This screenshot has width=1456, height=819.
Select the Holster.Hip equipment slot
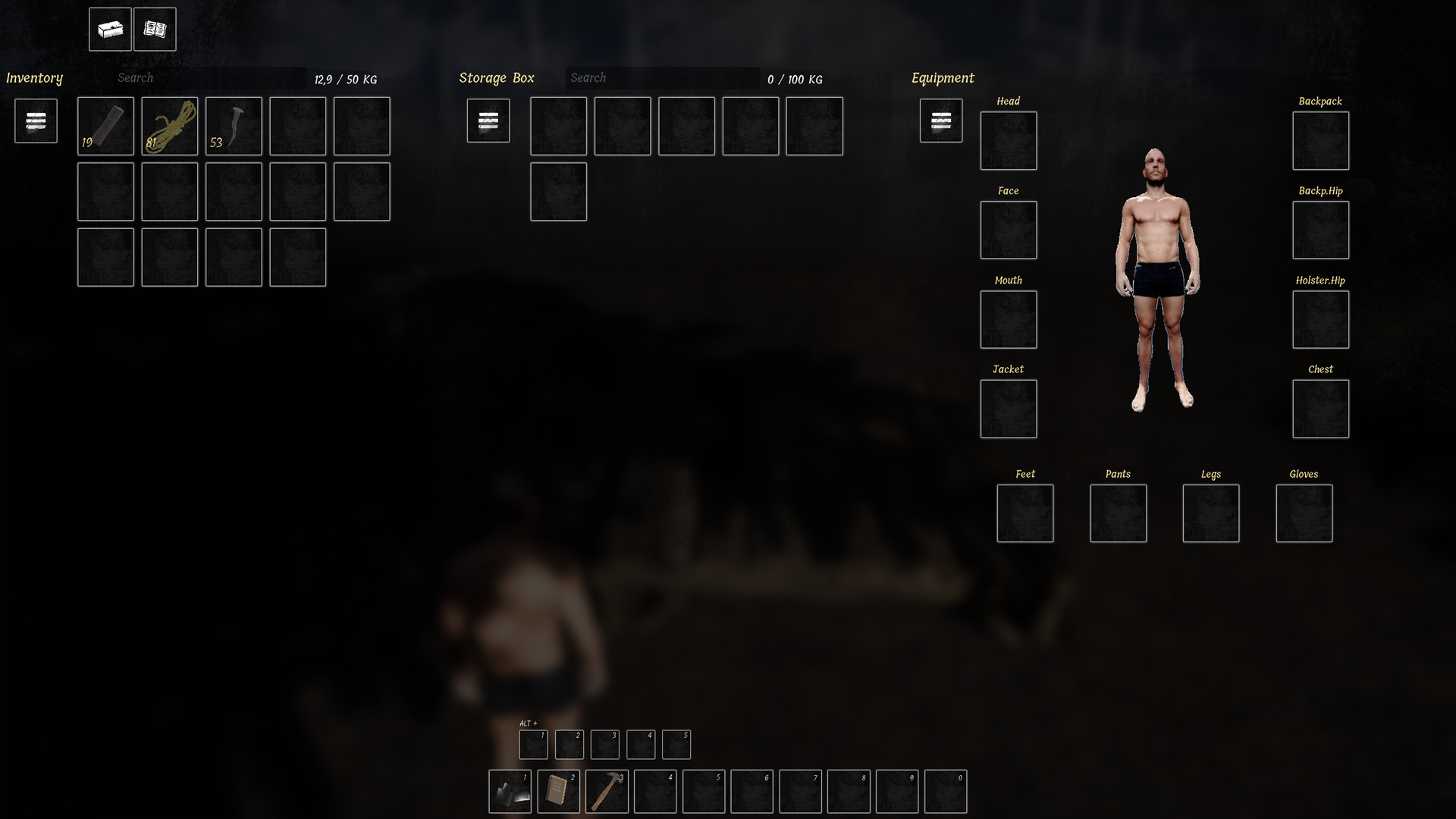tap(1321, 320)
